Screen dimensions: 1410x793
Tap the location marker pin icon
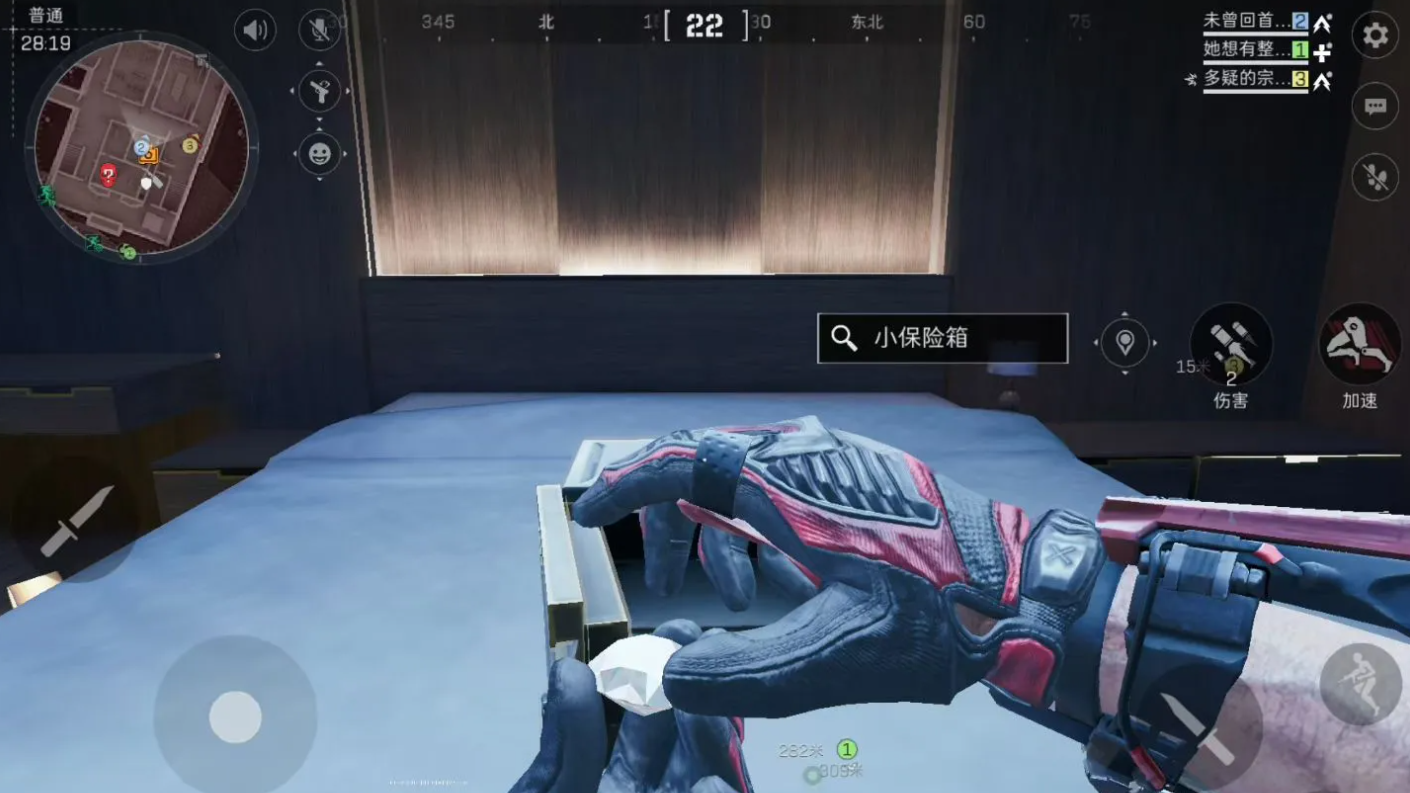pos(1125,343)
